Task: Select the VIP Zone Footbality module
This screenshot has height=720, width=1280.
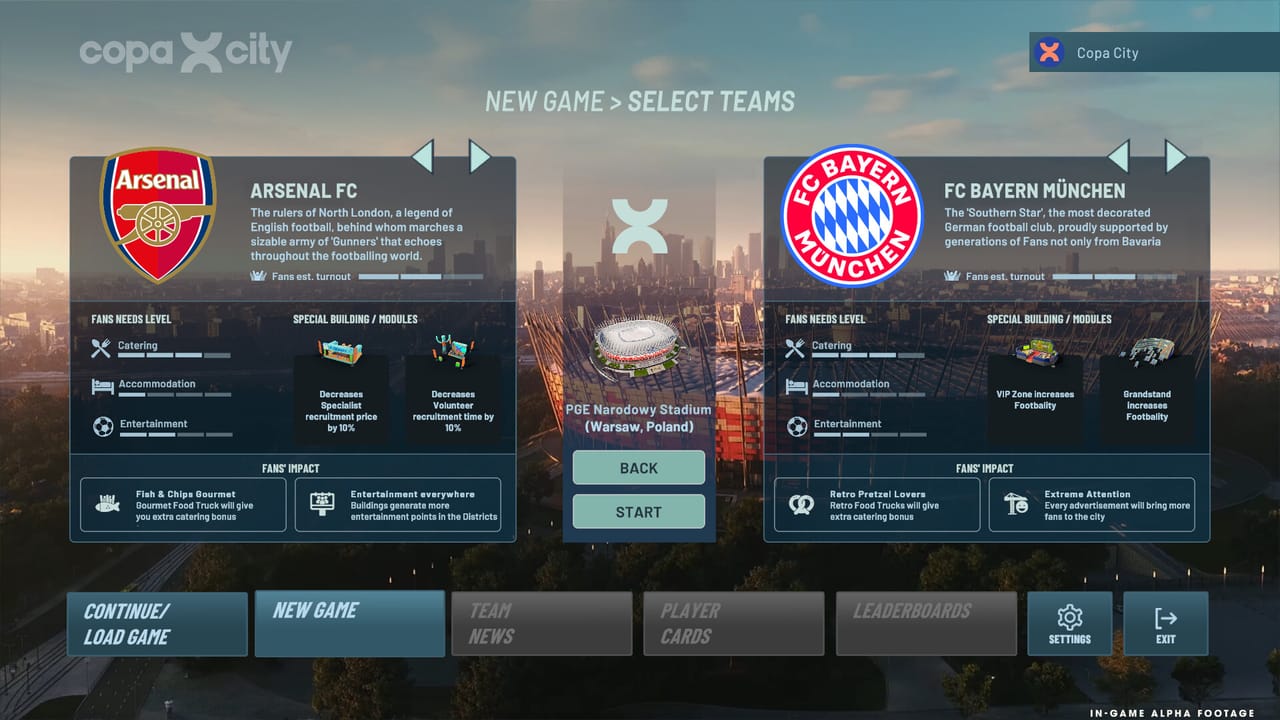Action: coord(1035,398)
